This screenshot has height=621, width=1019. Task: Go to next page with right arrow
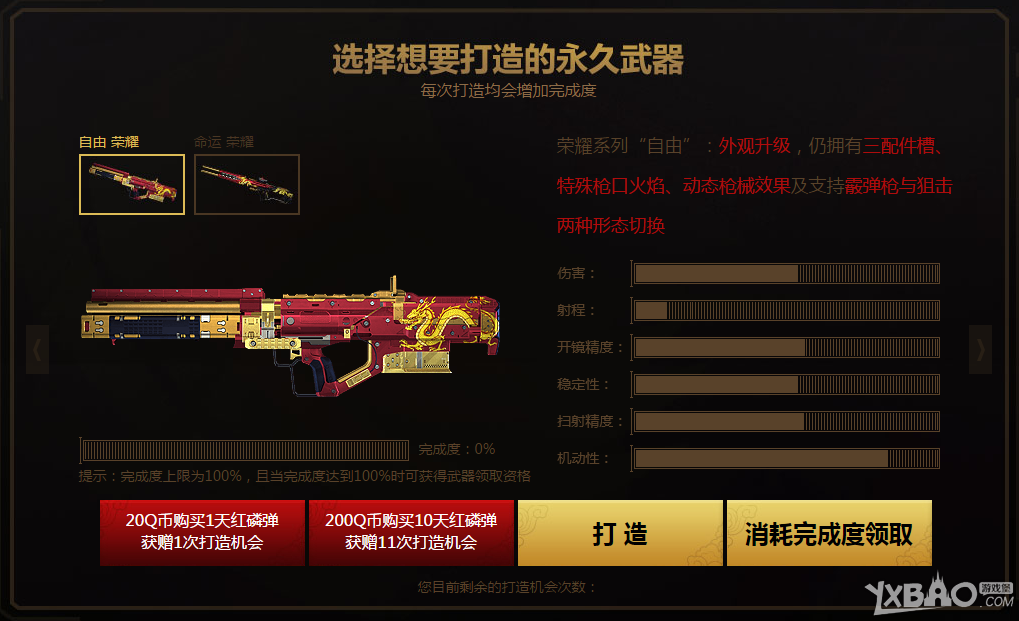pyautogui.click(x=981, y=349)
